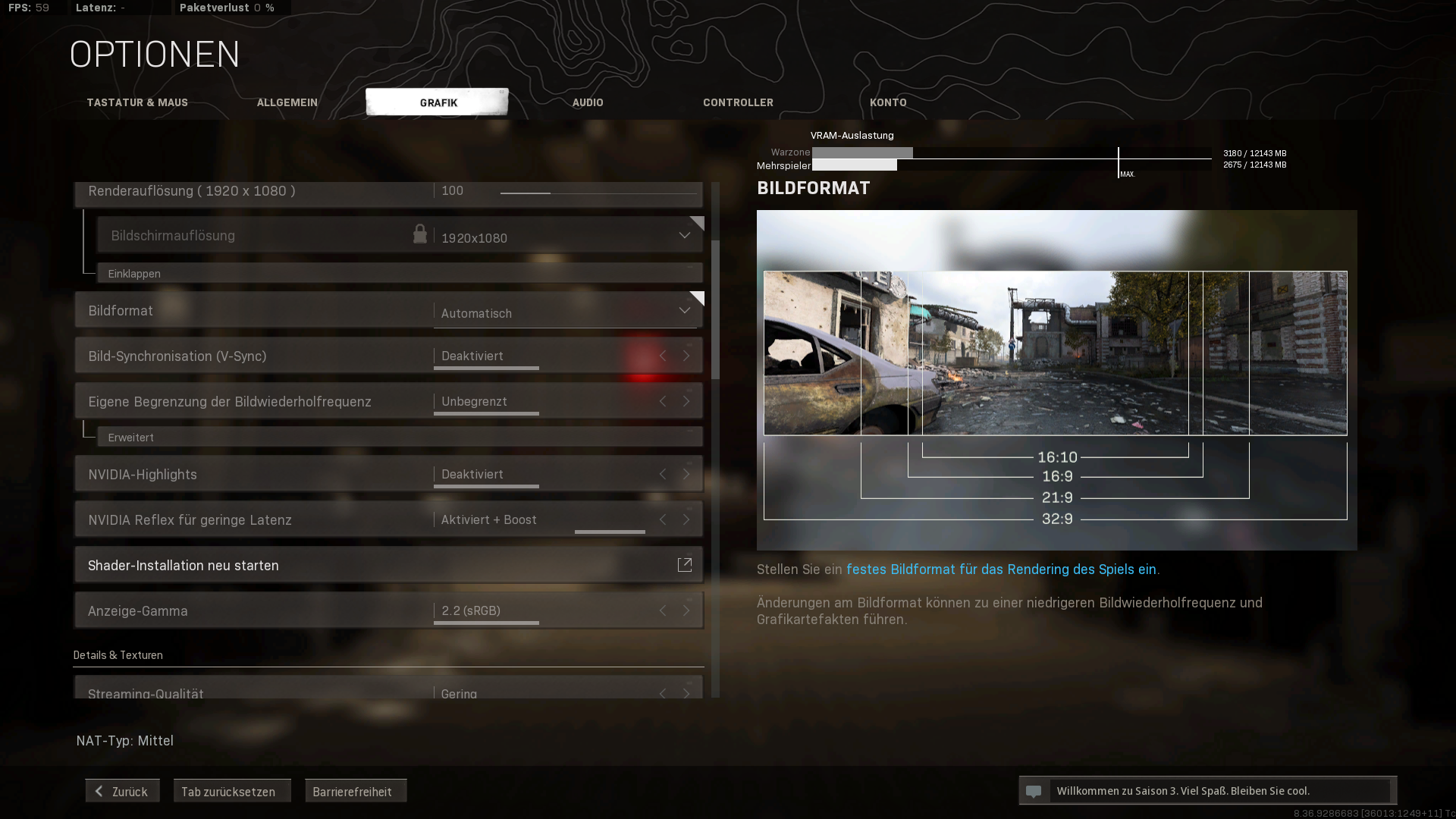The height and width of the screenshot is (819, 1456).
Task: Open Barrierefreiheit settings
Action: [356, 790]
